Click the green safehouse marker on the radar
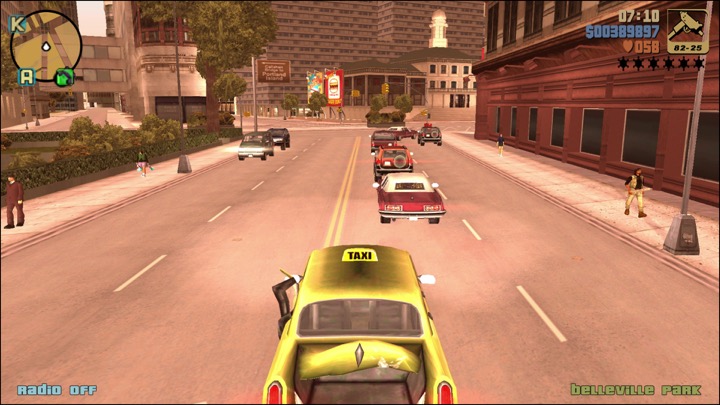The height and width of the screenshot is (405, 720). tap(64, 76)
